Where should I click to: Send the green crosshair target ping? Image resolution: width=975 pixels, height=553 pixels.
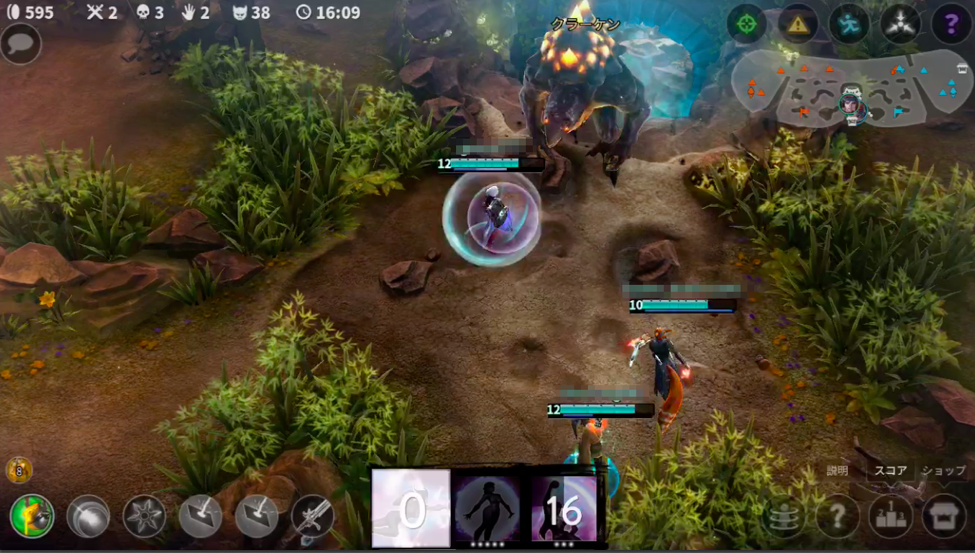(746, 24)
